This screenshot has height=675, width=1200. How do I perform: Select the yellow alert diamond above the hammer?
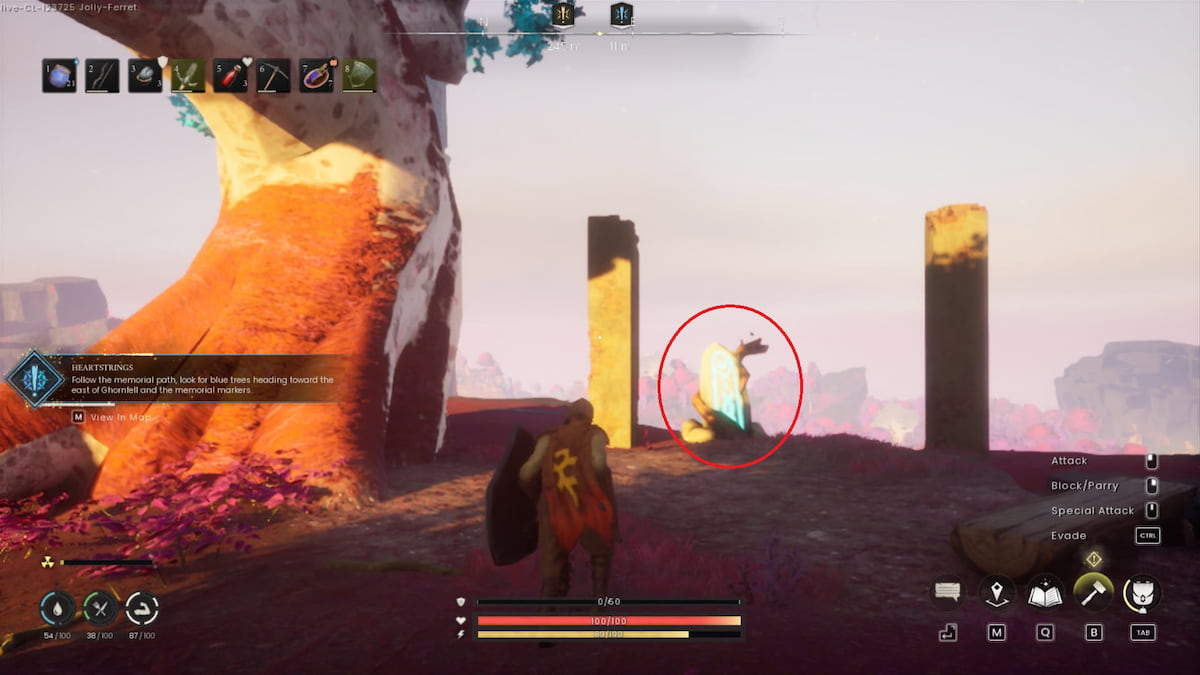1094,560
